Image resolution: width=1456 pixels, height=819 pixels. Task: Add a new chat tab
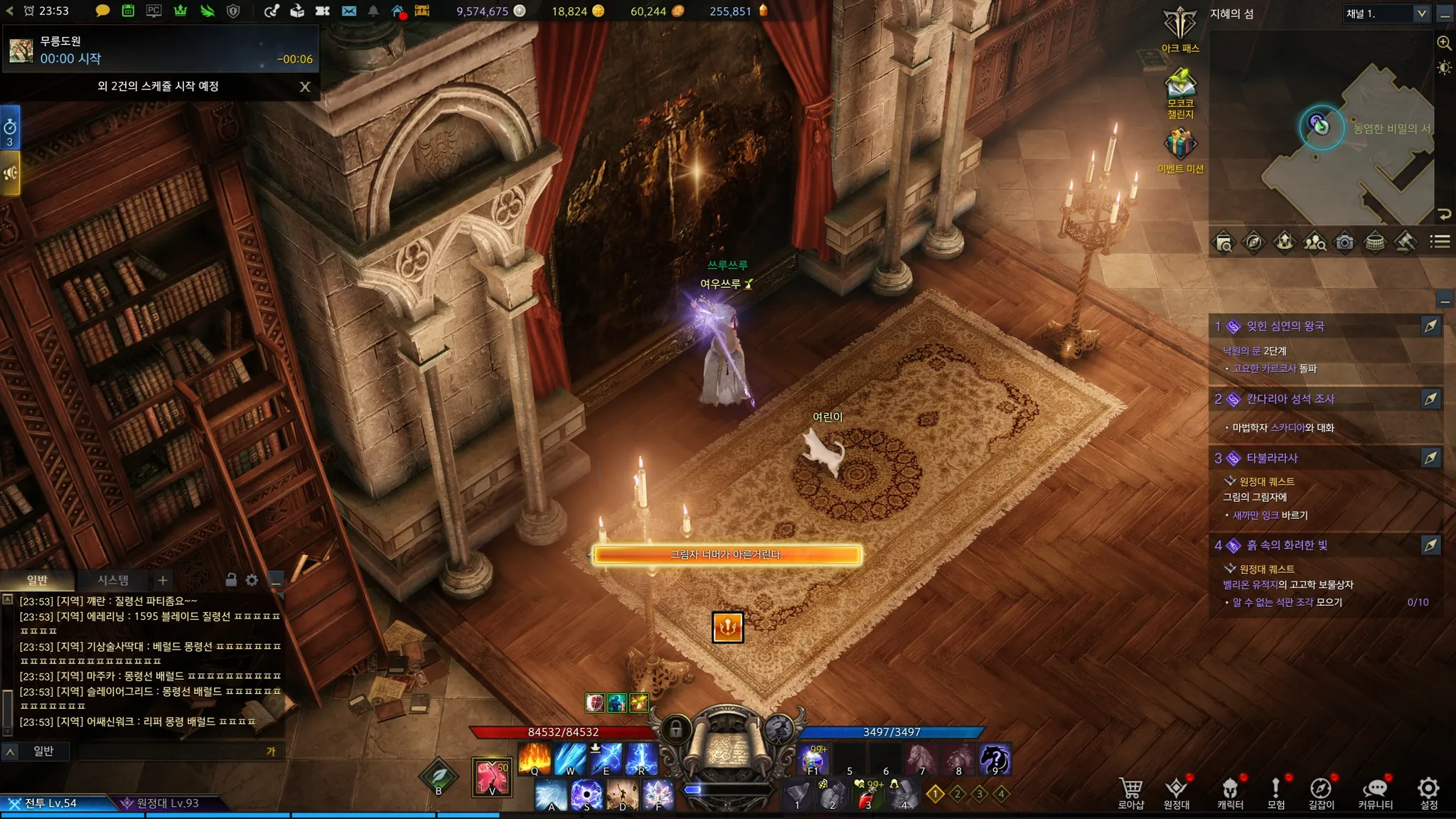[163, 580]
